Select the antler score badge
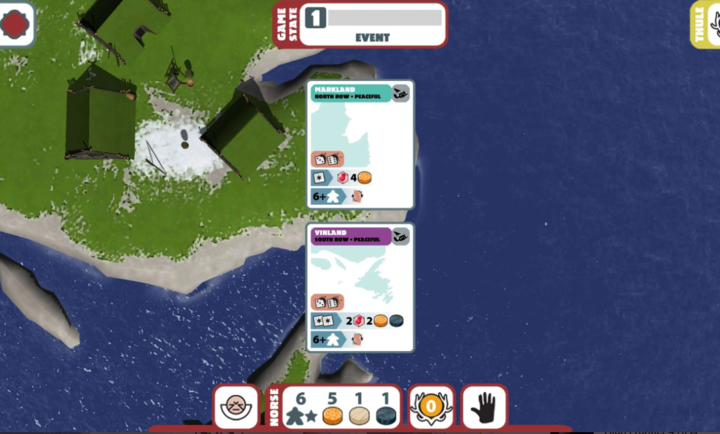 431,407
